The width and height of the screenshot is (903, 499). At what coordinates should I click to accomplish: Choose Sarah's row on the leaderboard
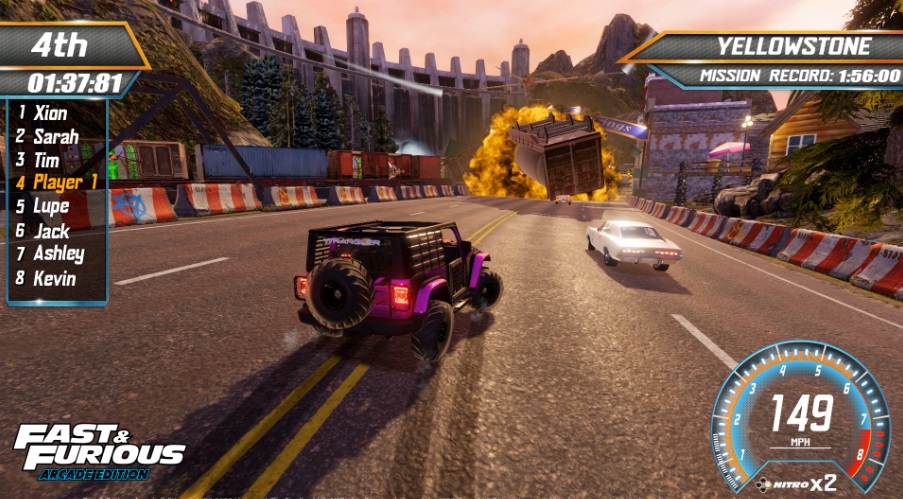[x=55, y=137]
